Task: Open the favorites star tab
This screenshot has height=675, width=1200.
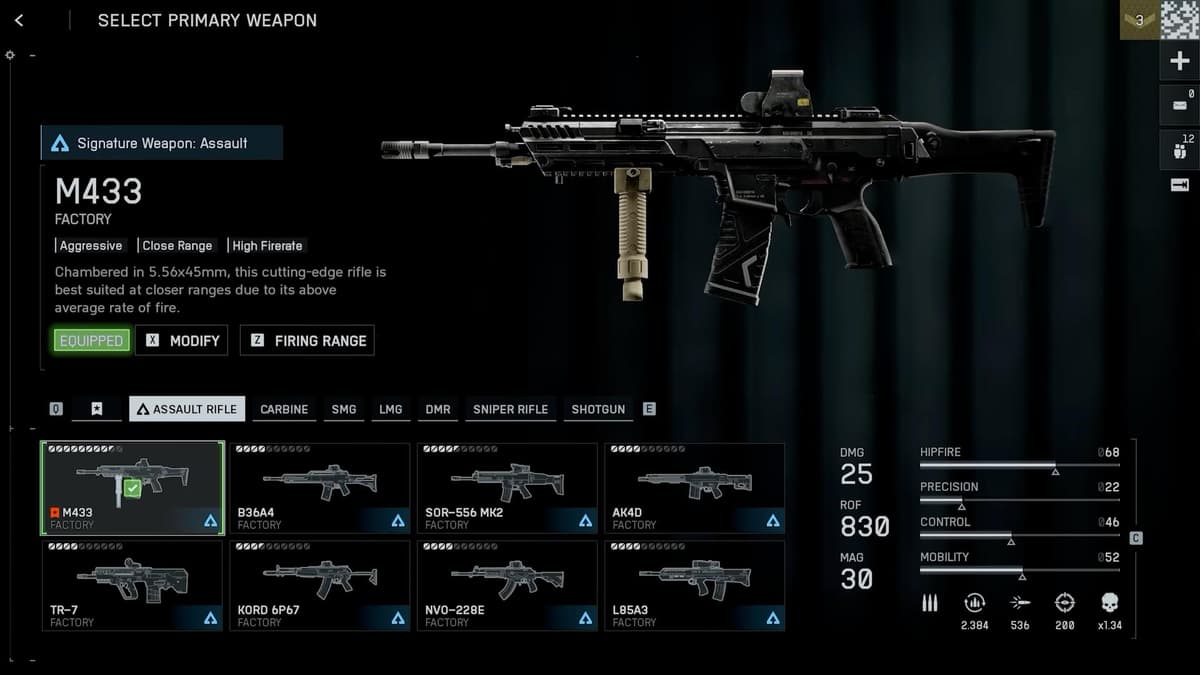Action: pyautogui.click(x=97, y=409)
